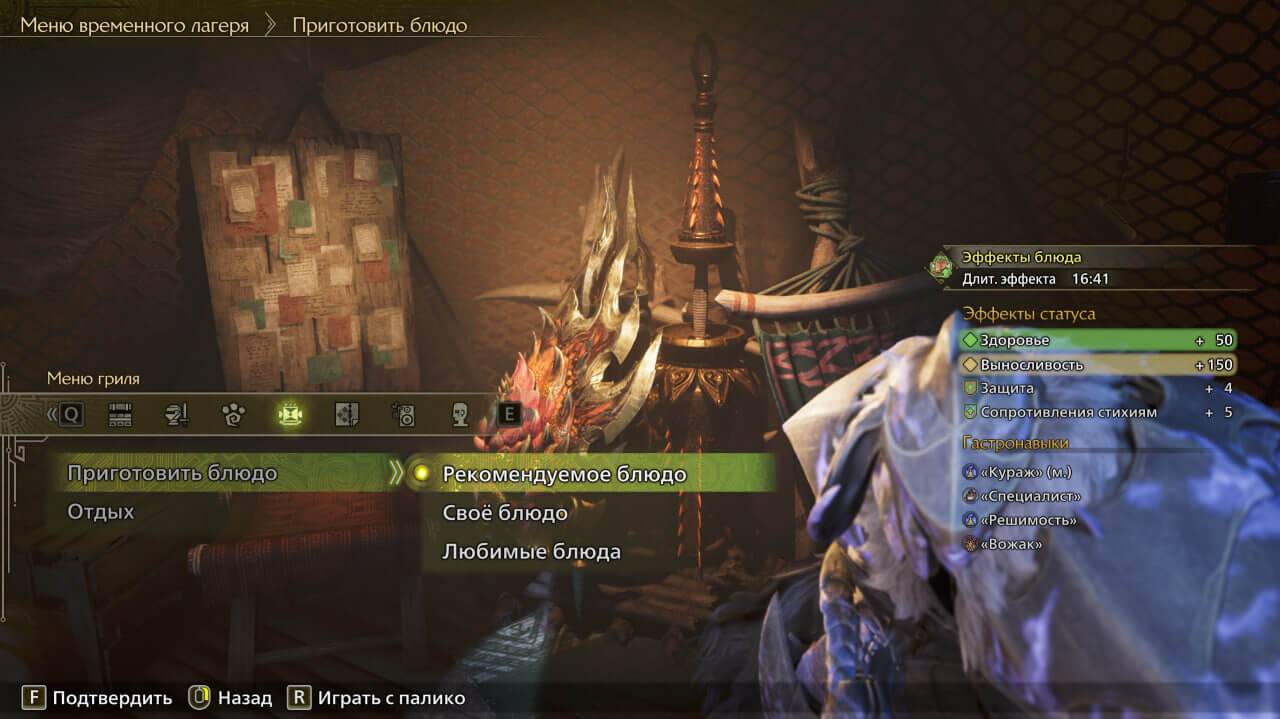Open the head profile appearance tab
Screen dimensions: 1280x719
coord(459,415)
